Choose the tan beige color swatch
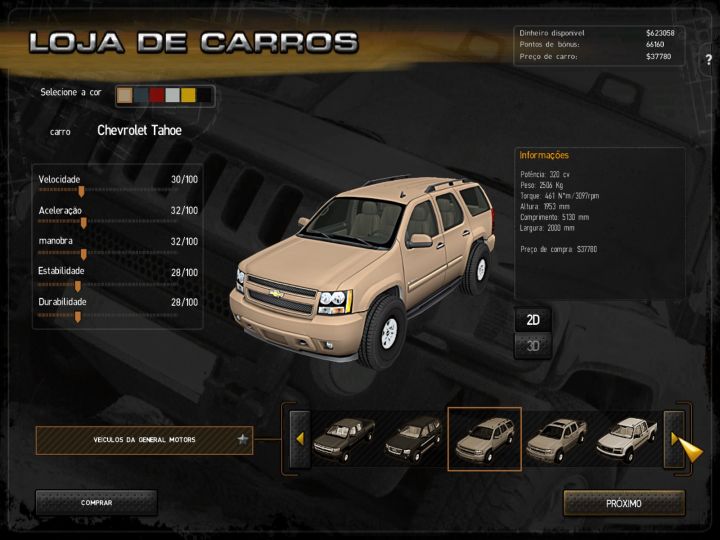720x540 pixels. pos(125,95)
